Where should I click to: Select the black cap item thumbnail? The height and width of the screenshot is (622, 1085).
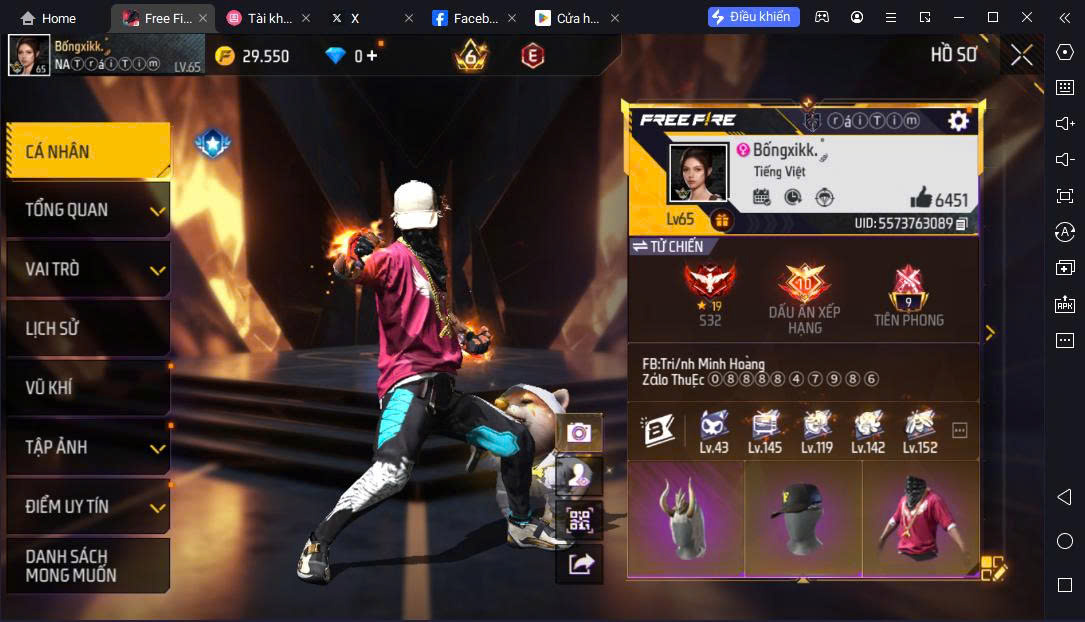(x=803, y=520)
